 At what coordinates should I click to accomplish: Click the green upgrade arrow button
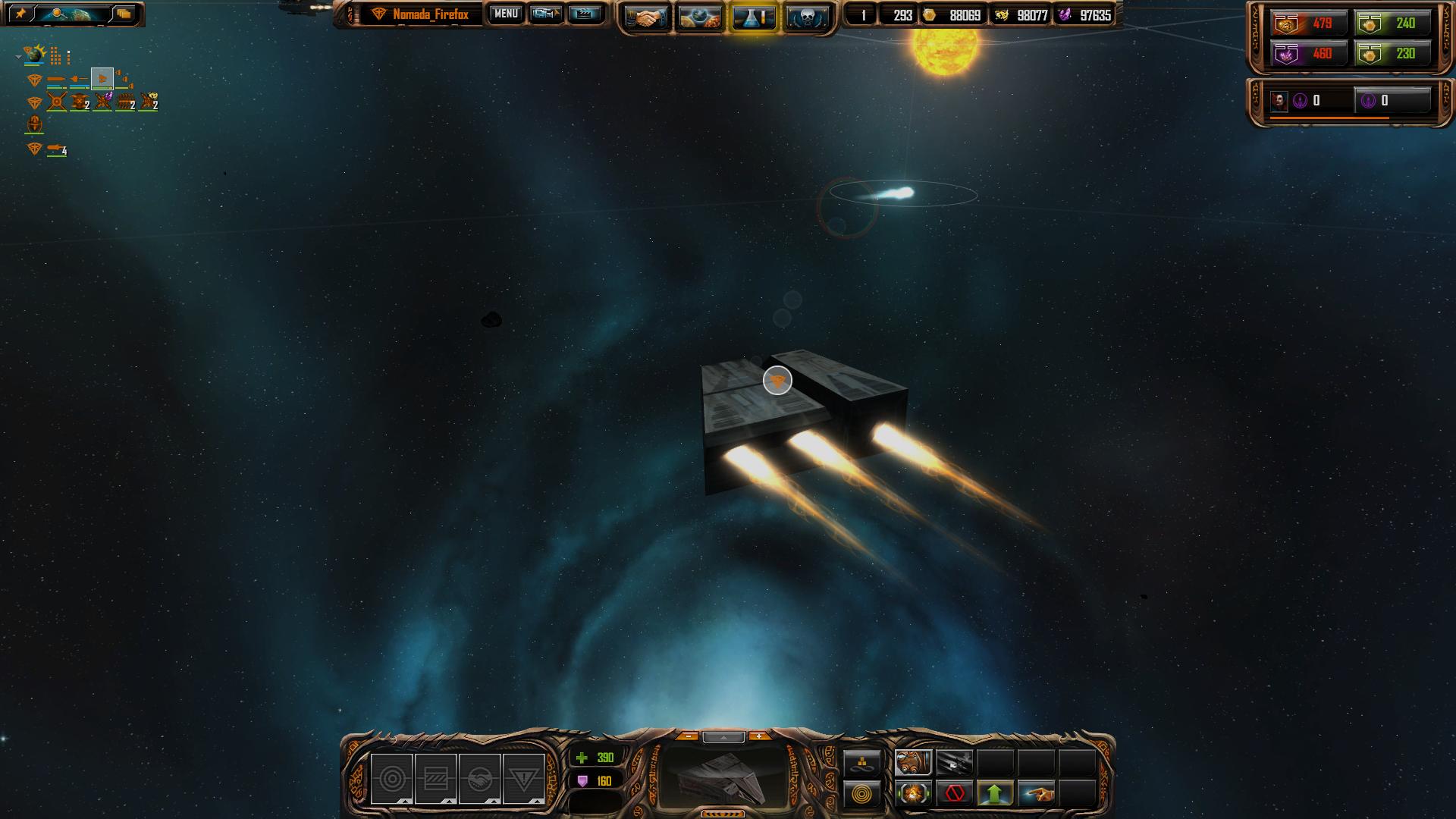tap(995, 794)
